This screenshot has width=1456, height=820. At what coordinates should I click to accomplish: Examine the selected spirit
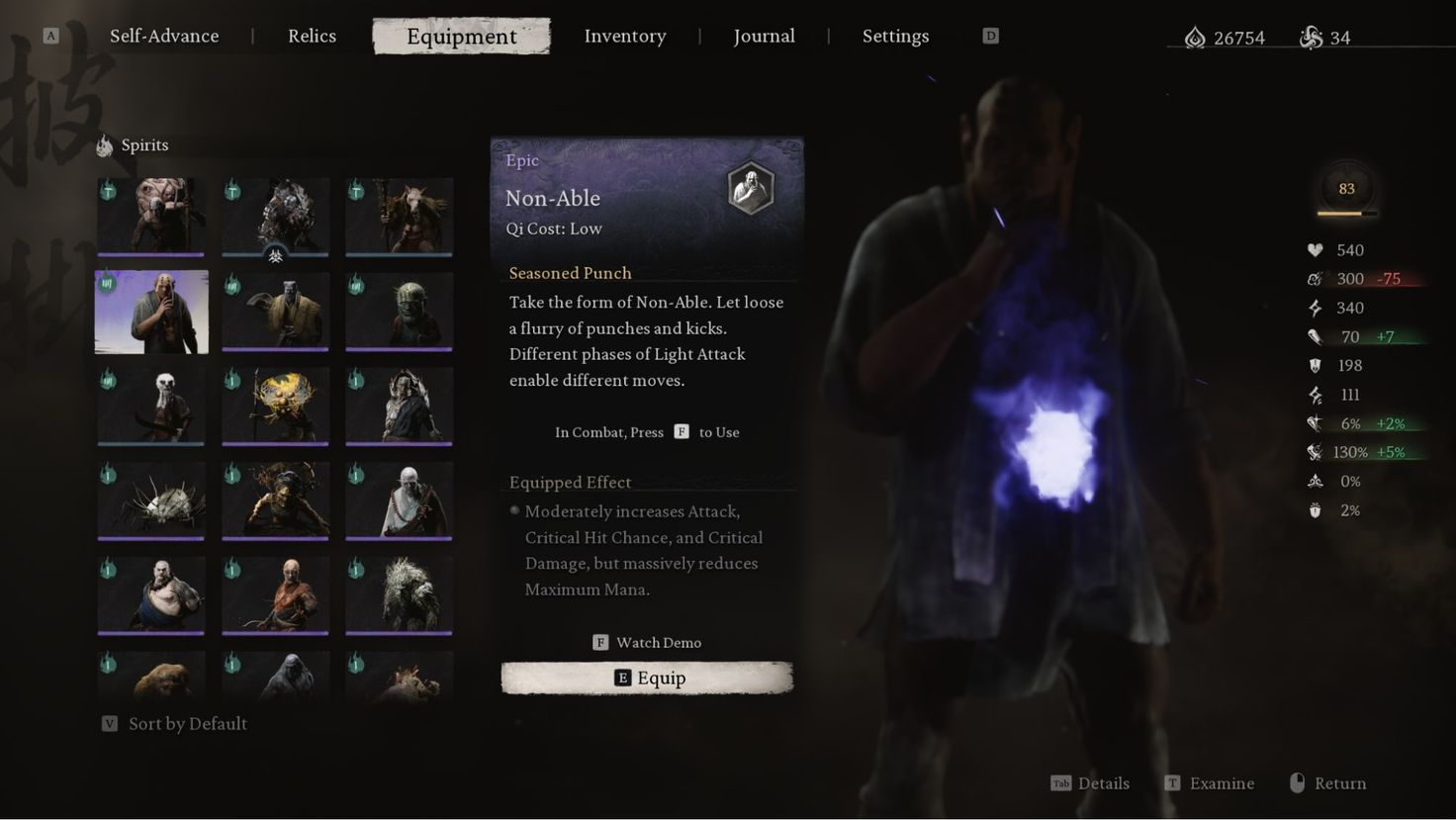coord(1209,783)
